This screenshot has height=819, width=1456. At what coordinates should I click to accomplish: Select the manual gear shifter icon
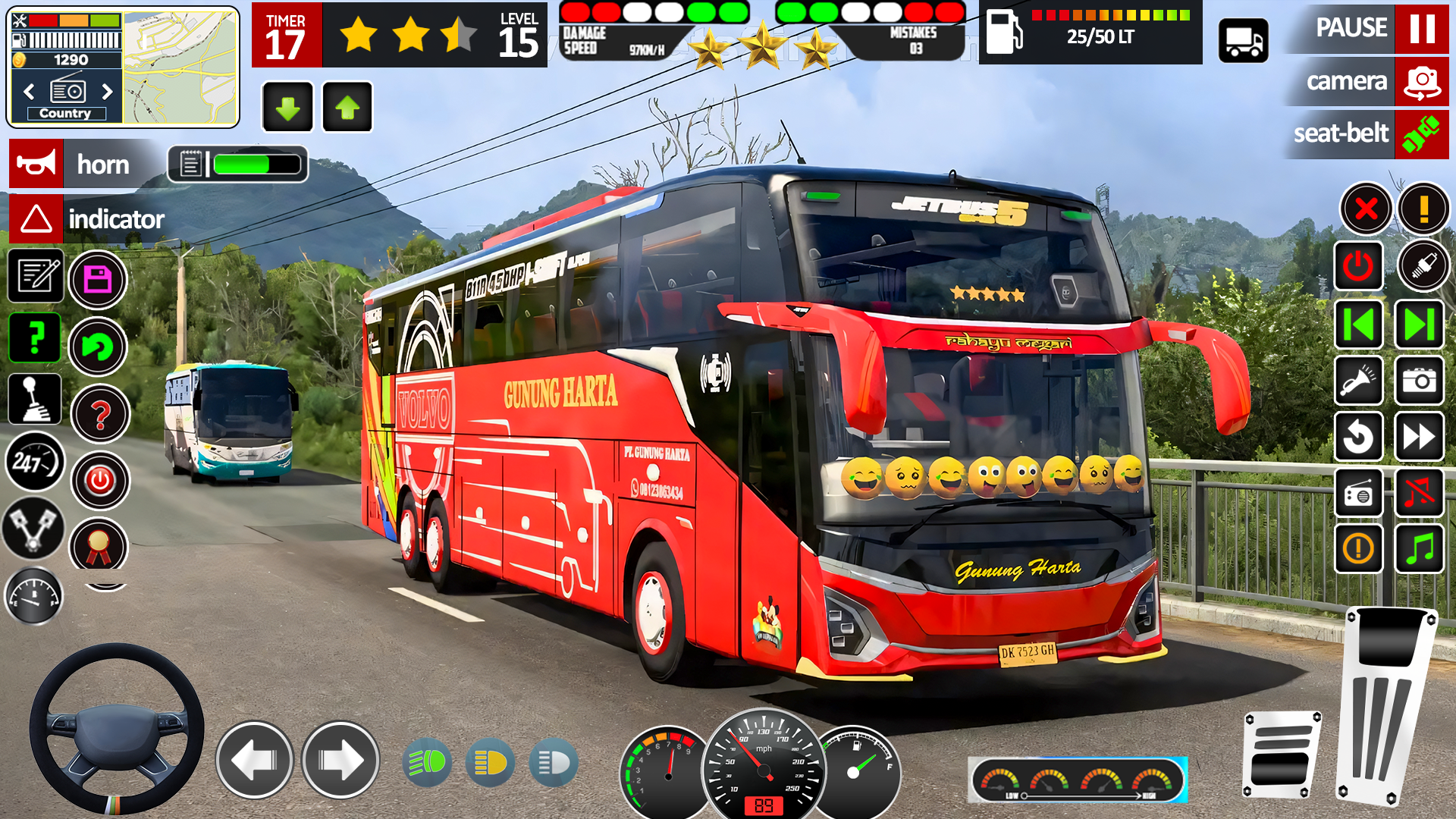pyautogui.click(x=35, y=398)
